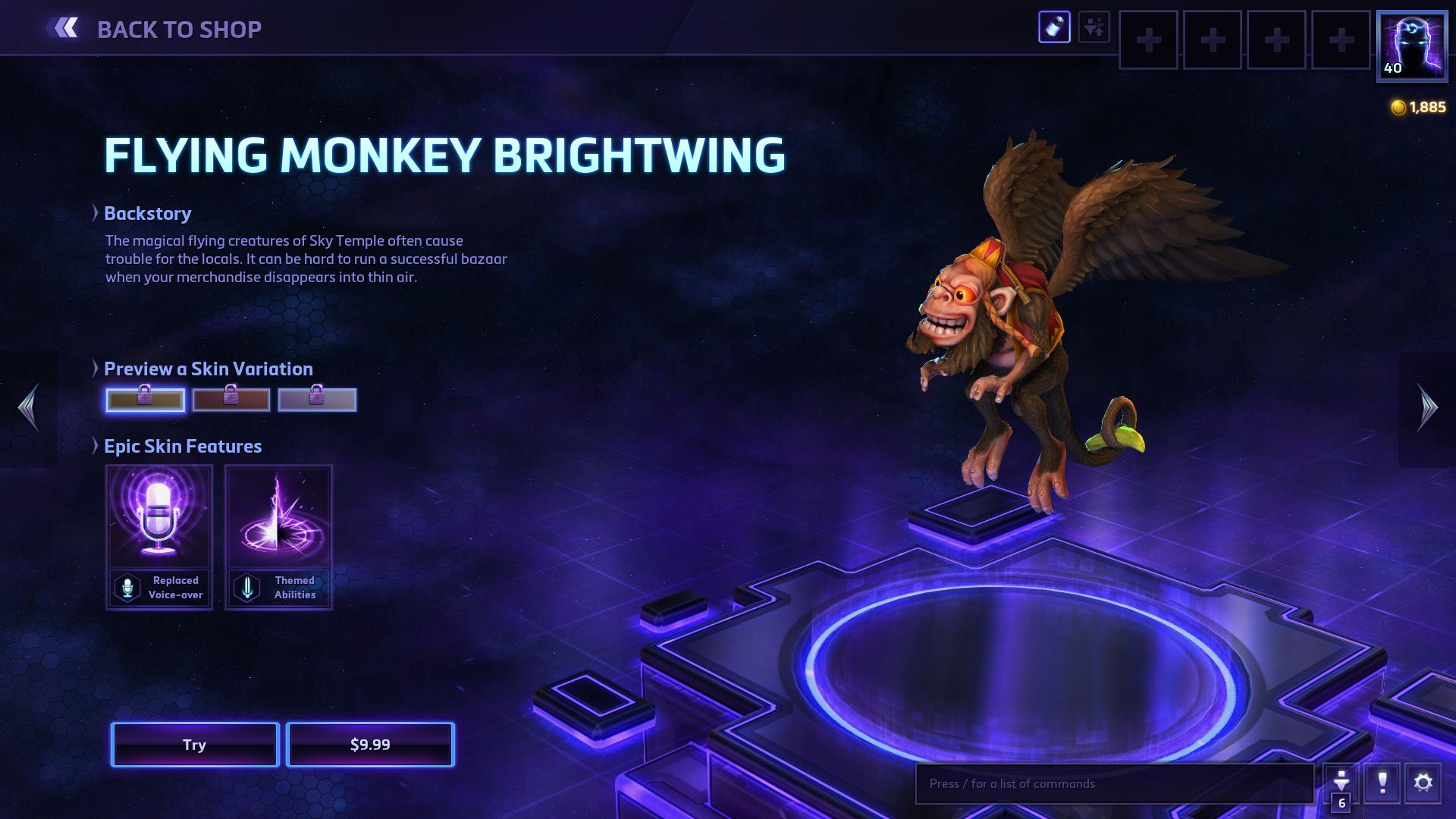
Task: Open the exclamation mark notifications button
Action: tap(1382, 783)
